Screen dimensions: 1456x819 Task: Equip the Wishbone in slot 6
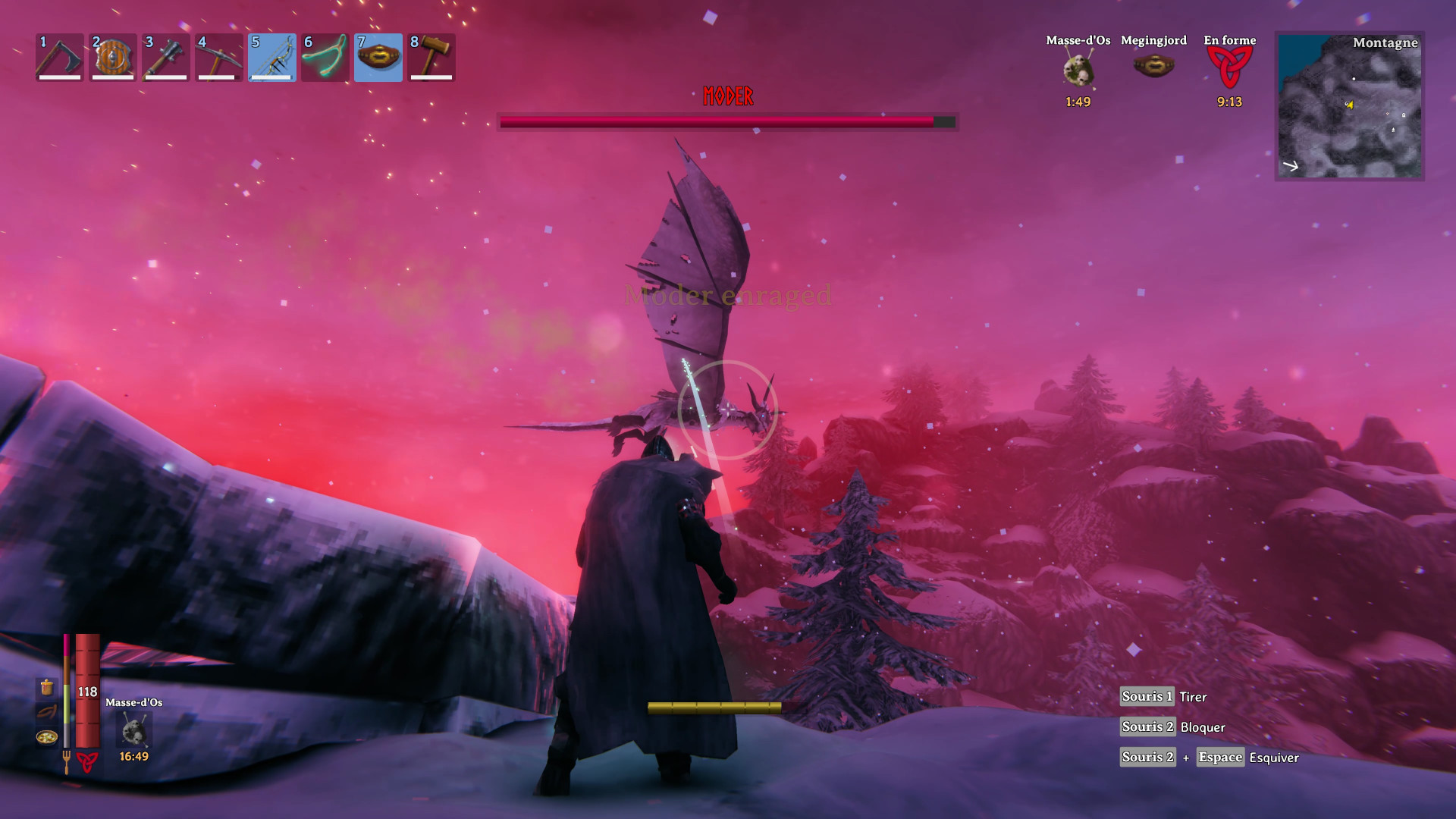(x=325, y=57)
